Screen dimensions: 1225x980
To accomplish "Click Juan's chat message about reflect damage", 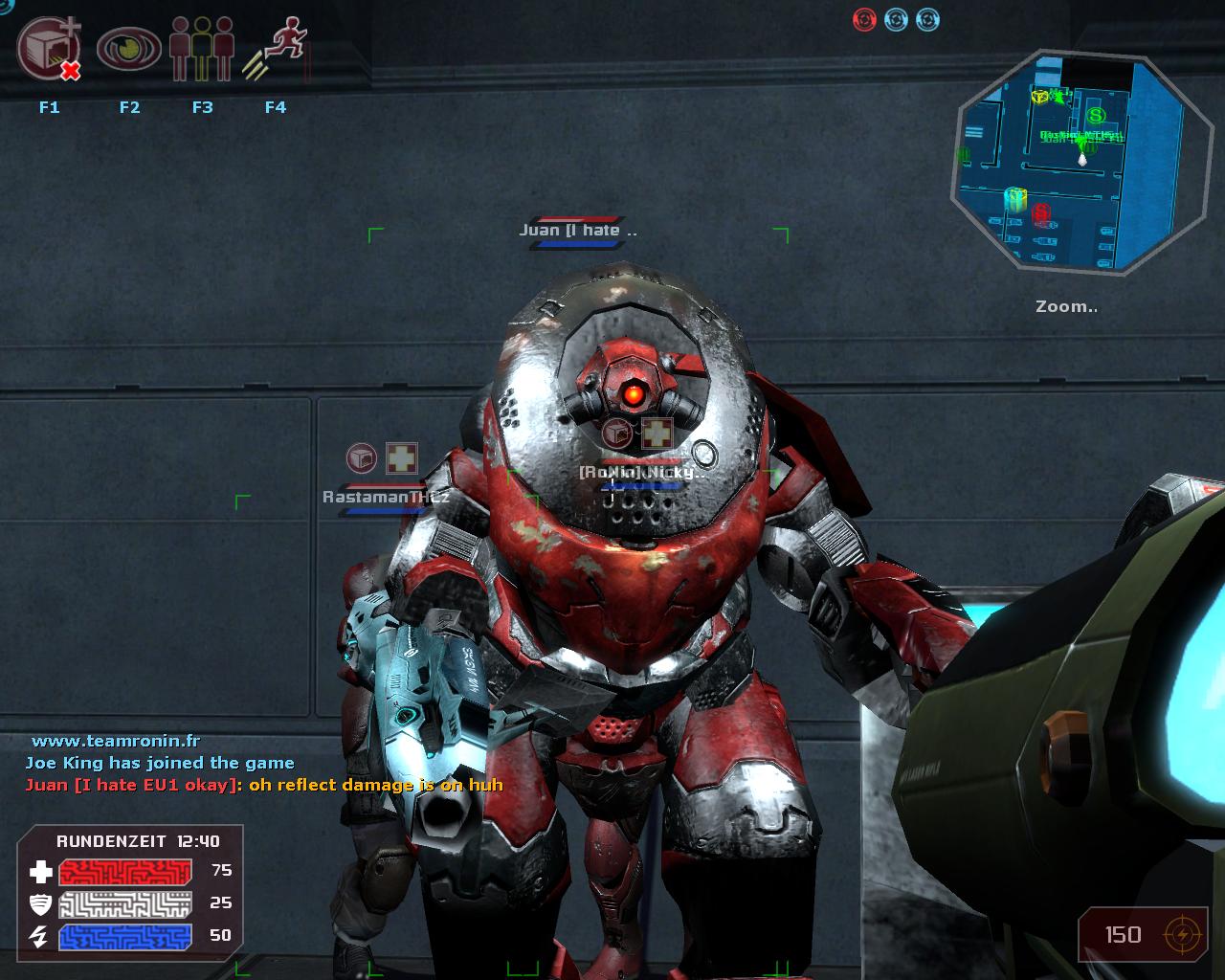I will pos(264,785).
